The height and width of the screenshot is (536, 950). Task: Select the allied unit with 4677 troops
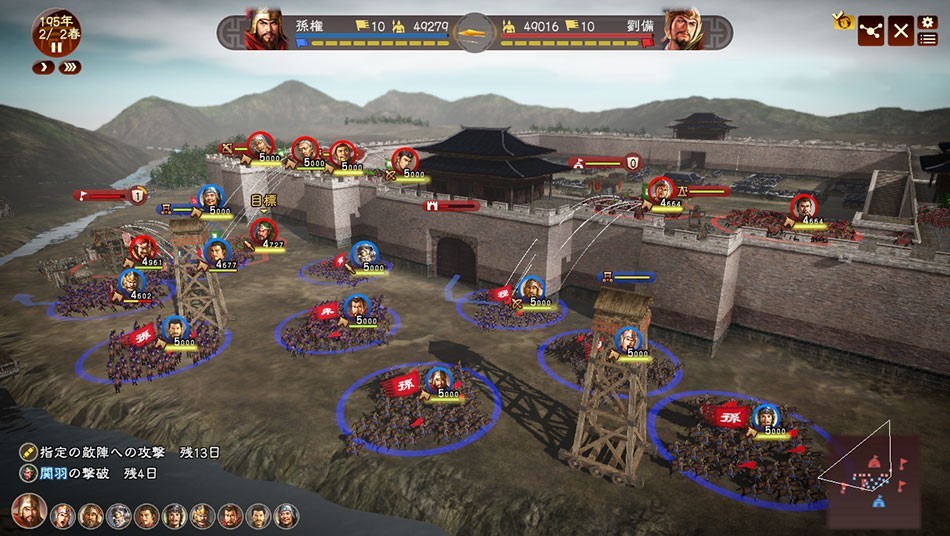(x=217, y=251)
